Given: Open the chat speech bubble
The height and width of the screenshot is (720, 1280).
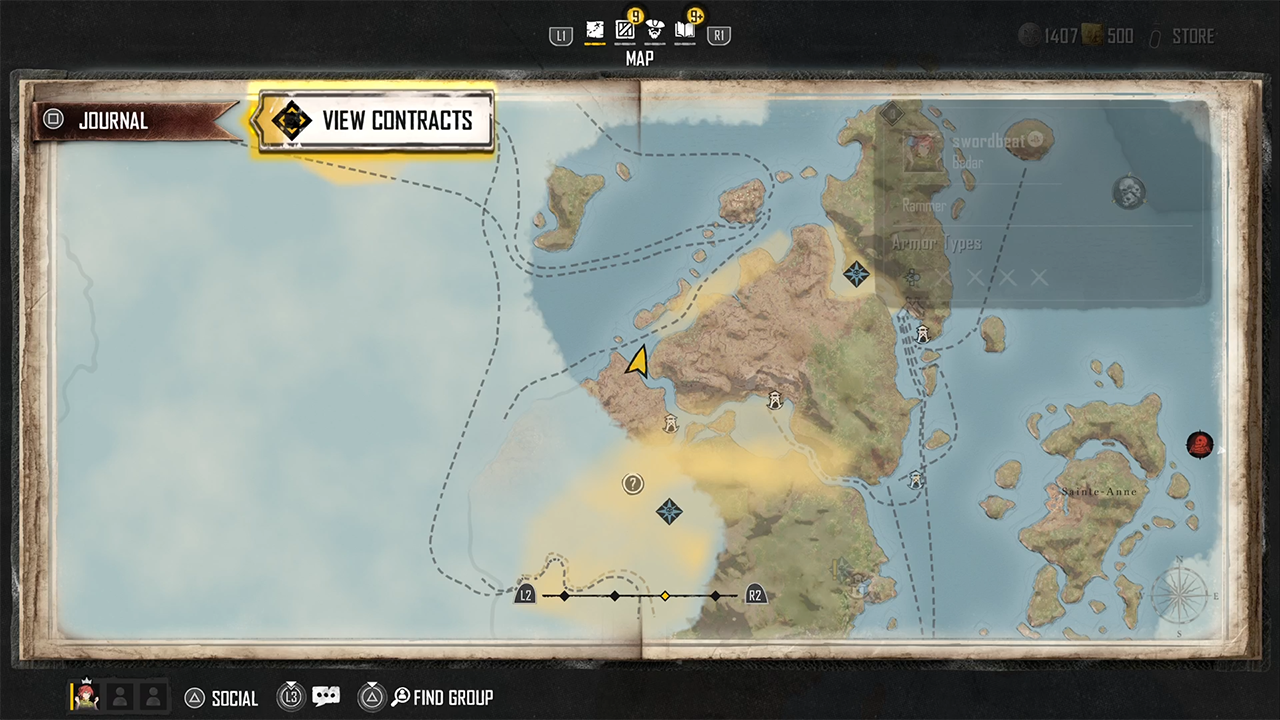Looking at the screenshot, I should [326, 697].
